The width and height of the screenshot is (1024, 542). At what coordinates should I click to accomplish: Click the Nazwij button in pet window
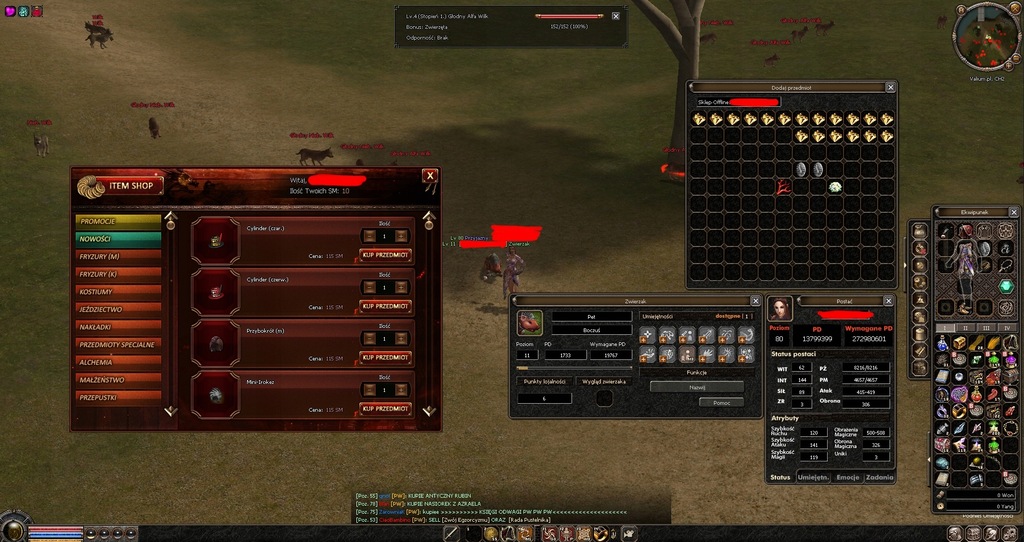[x=696, y=386]
